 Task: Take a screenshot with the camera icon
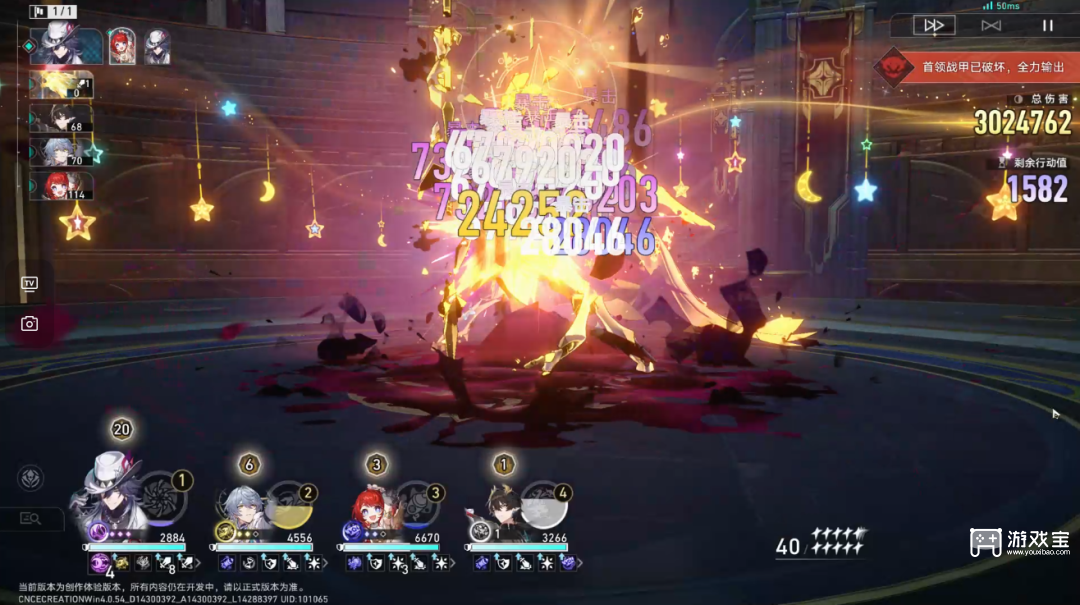coord(29,323)
